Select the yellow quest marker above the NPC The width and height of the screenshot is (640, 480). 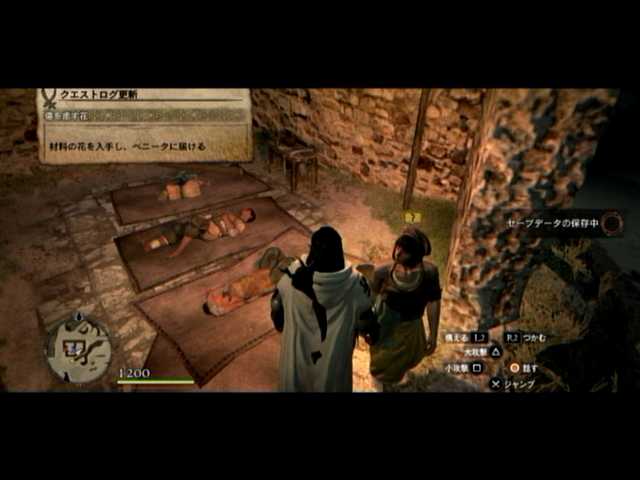pyautogui.click(x=411, y=217)
